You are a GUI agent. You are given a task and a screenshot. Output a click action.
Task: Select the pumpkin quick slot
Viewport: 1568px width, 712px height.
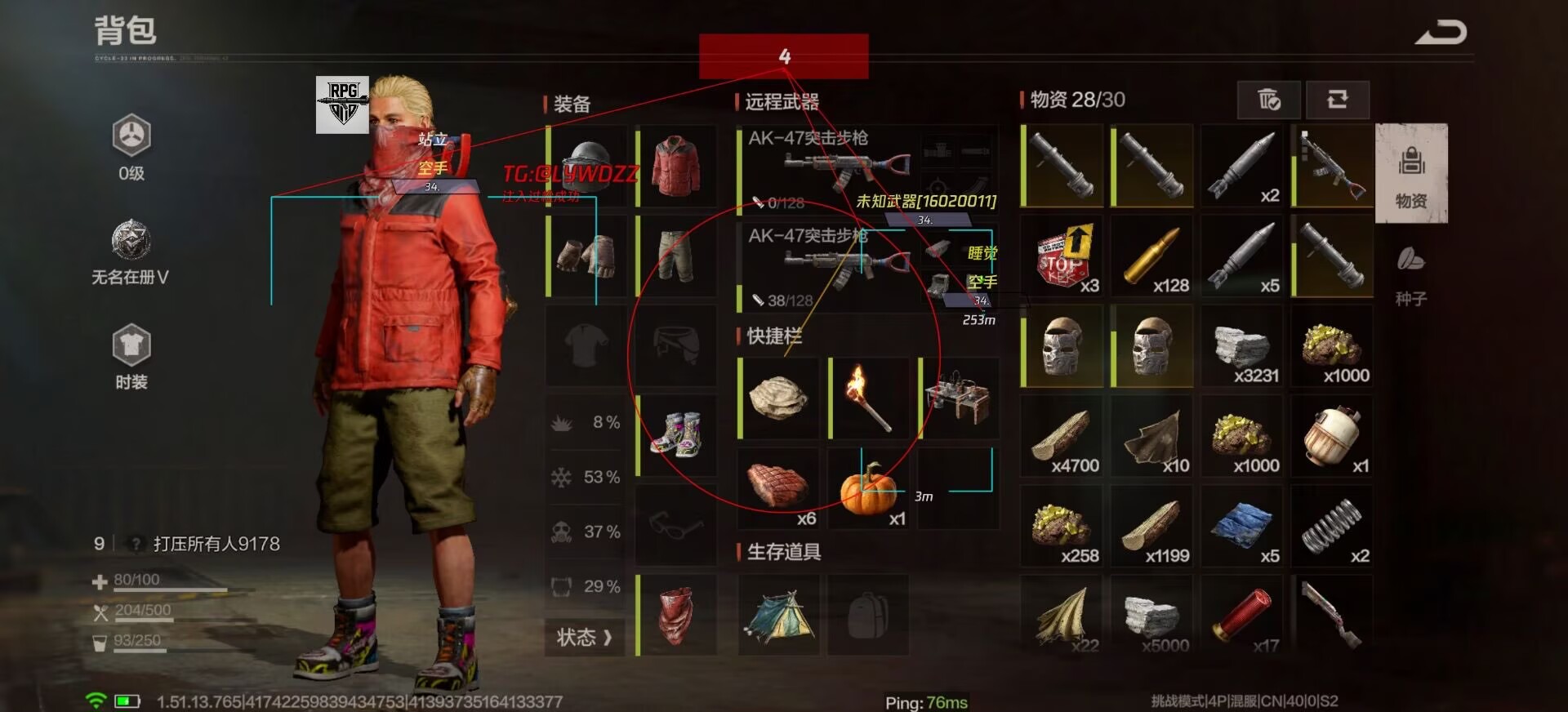pyautogui.click(x=868, y=488)
